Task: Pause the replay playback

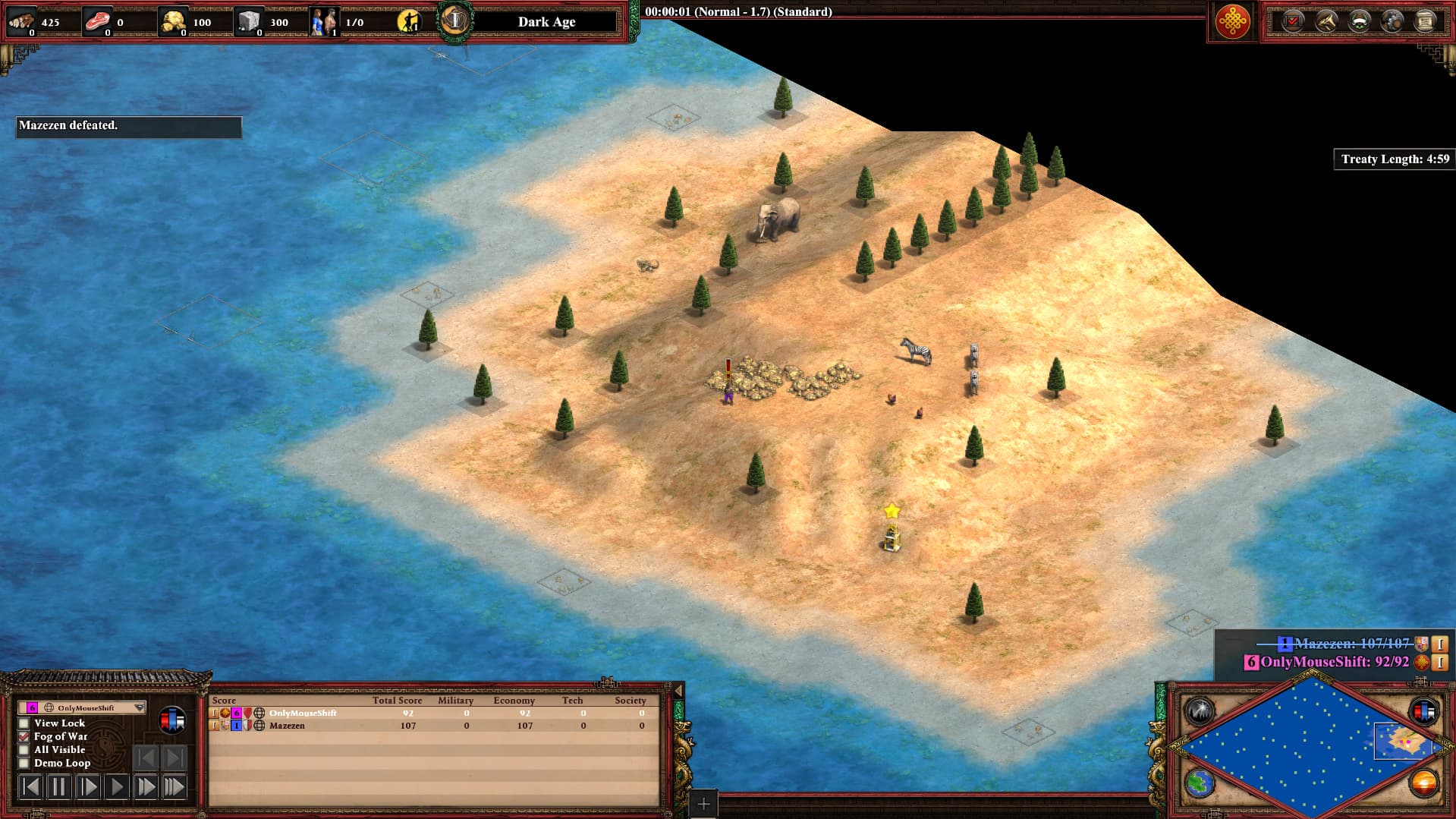Action: click(x=58, y=787)
